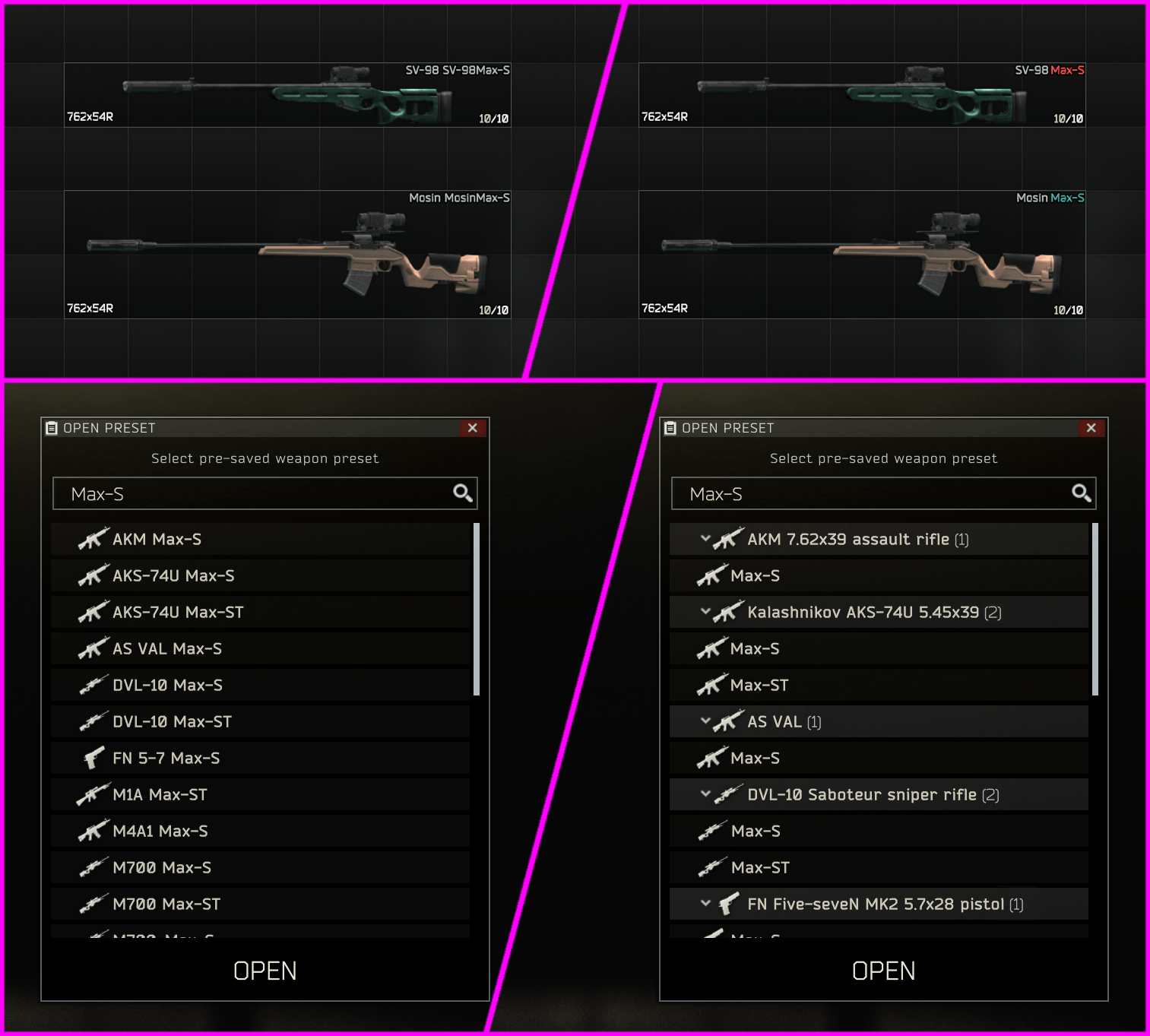Collapse the AKM 7.62x39 assault rifle group
The width and height of the screenshot is (1150, 1036).
pyautogui.click(x=705, y=539)
